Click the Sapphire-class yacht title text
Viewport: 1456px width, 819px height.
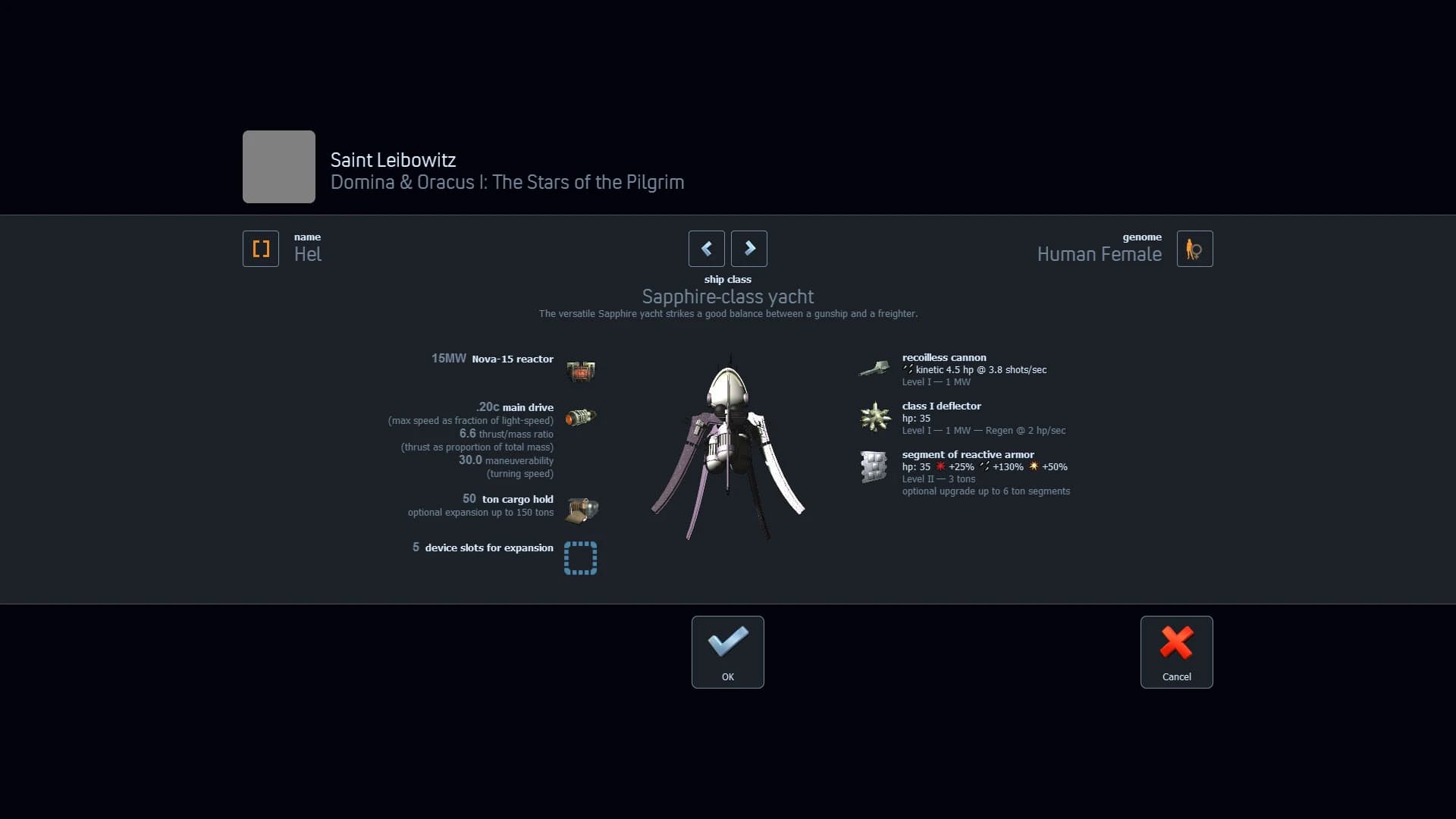coord(727,297)
